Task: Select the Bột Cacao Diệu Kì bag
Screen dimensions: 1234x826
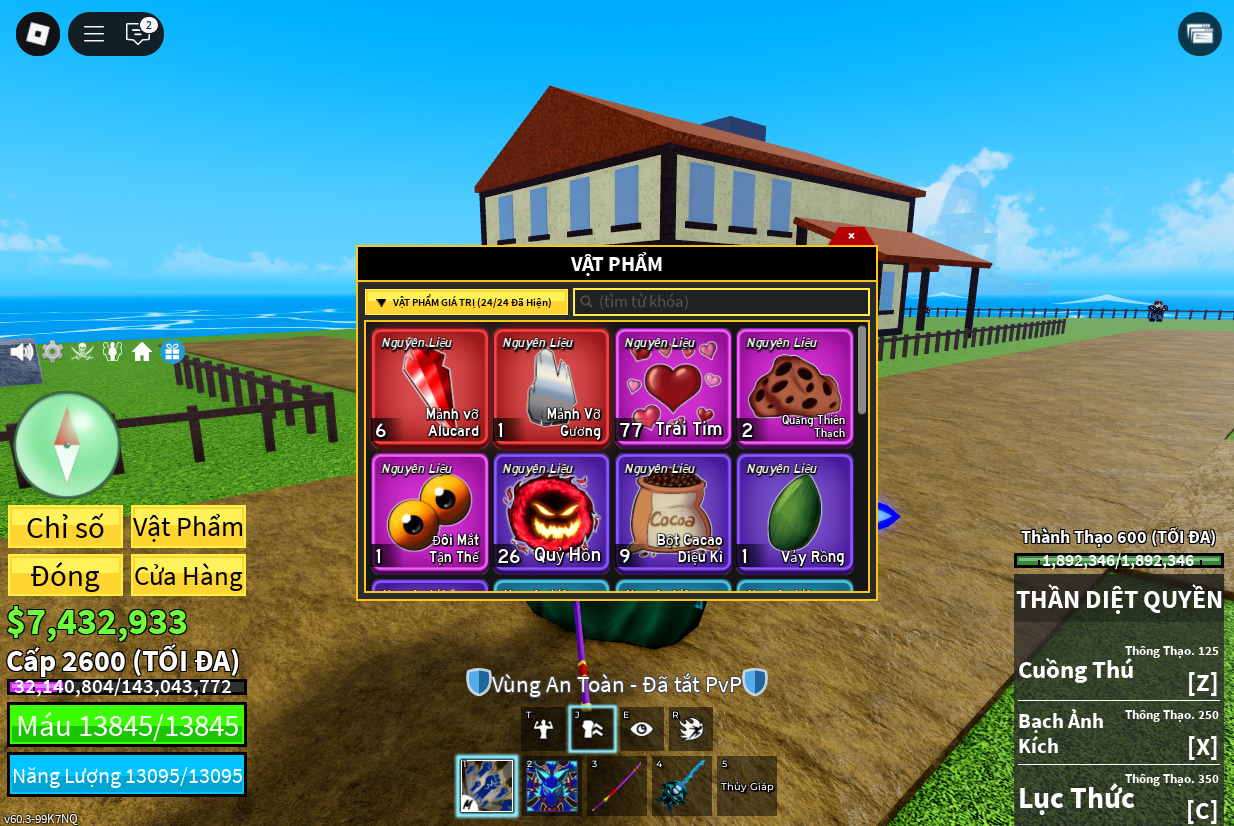Action: pyautogui.click(x=673, y=512)
